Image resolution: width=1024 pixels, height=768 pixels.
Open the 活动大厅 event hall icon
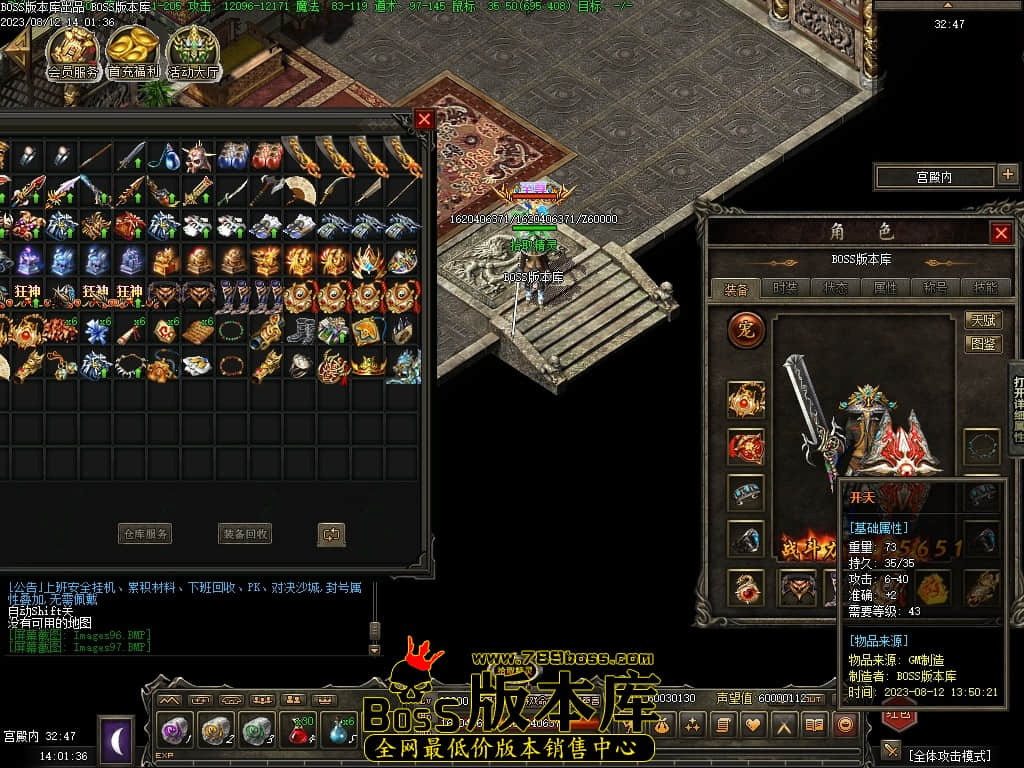pos(193,51)
